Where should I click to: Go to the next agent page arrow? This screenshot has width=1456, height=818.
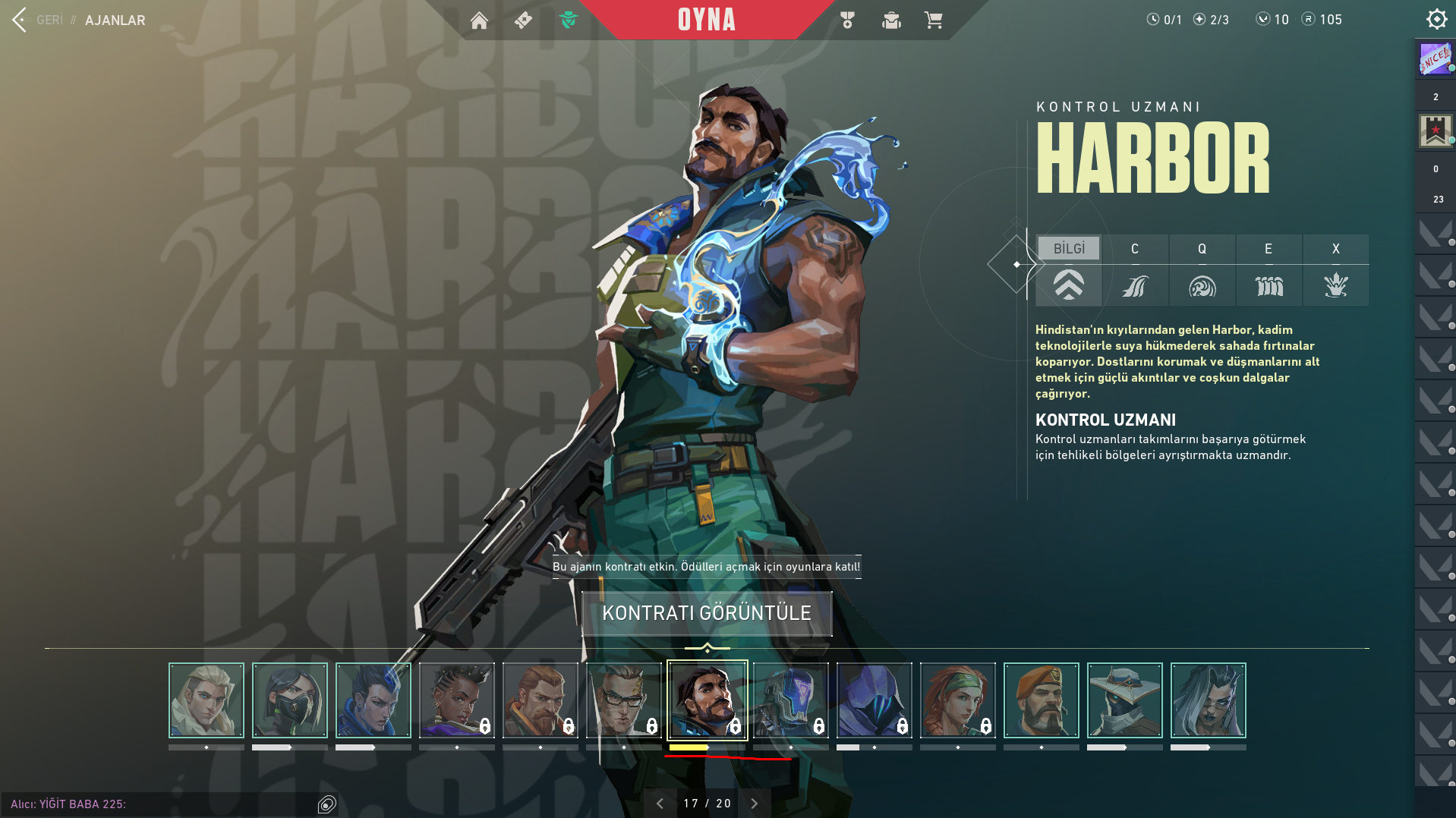[x=755, y=804]
